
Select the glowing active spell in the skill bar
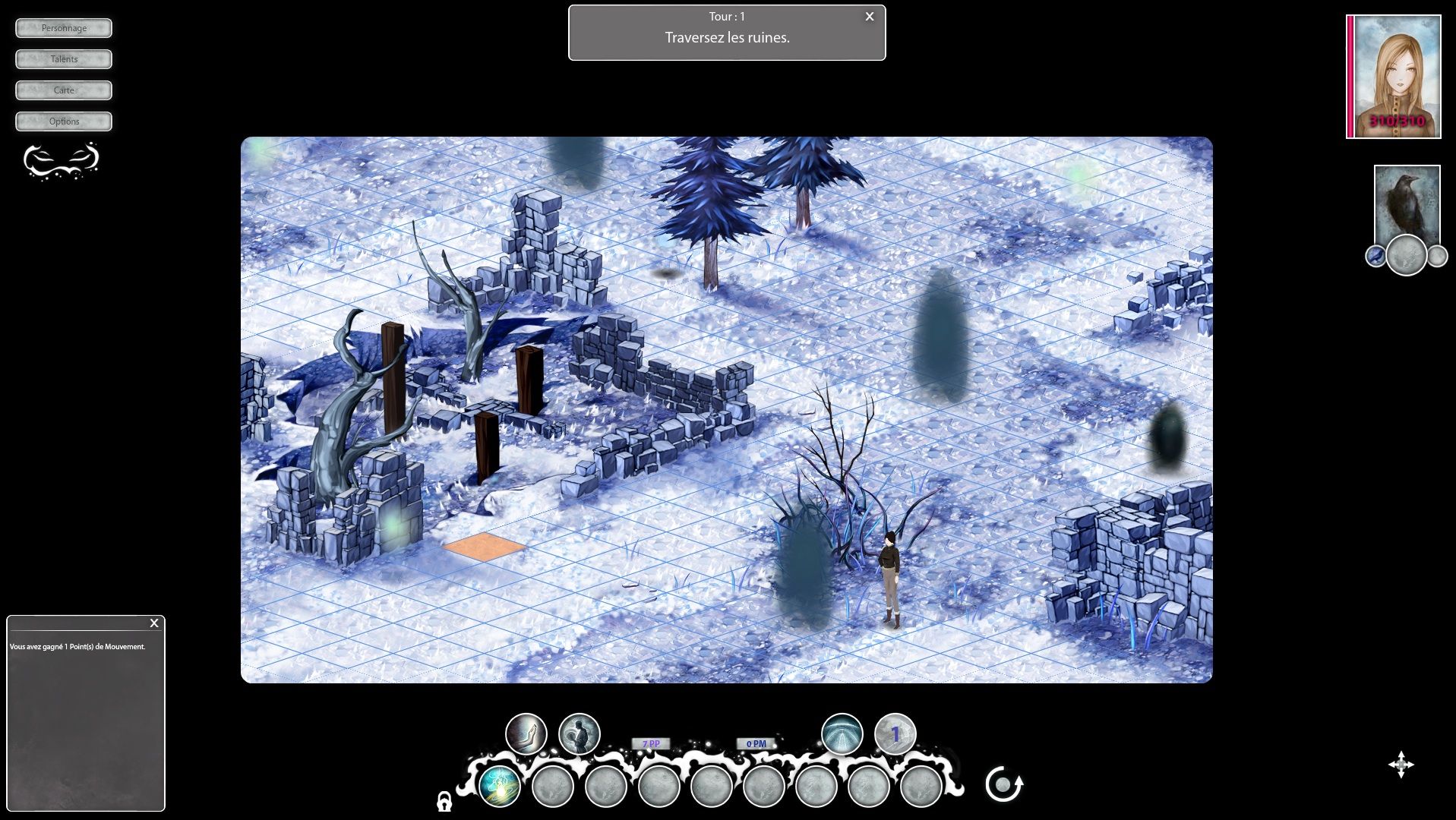pos(501,787)
